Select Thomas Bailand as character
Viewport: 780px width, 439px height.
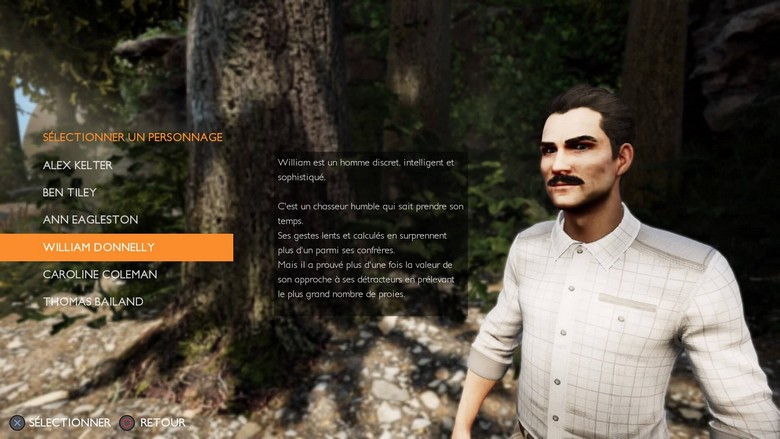93,301
